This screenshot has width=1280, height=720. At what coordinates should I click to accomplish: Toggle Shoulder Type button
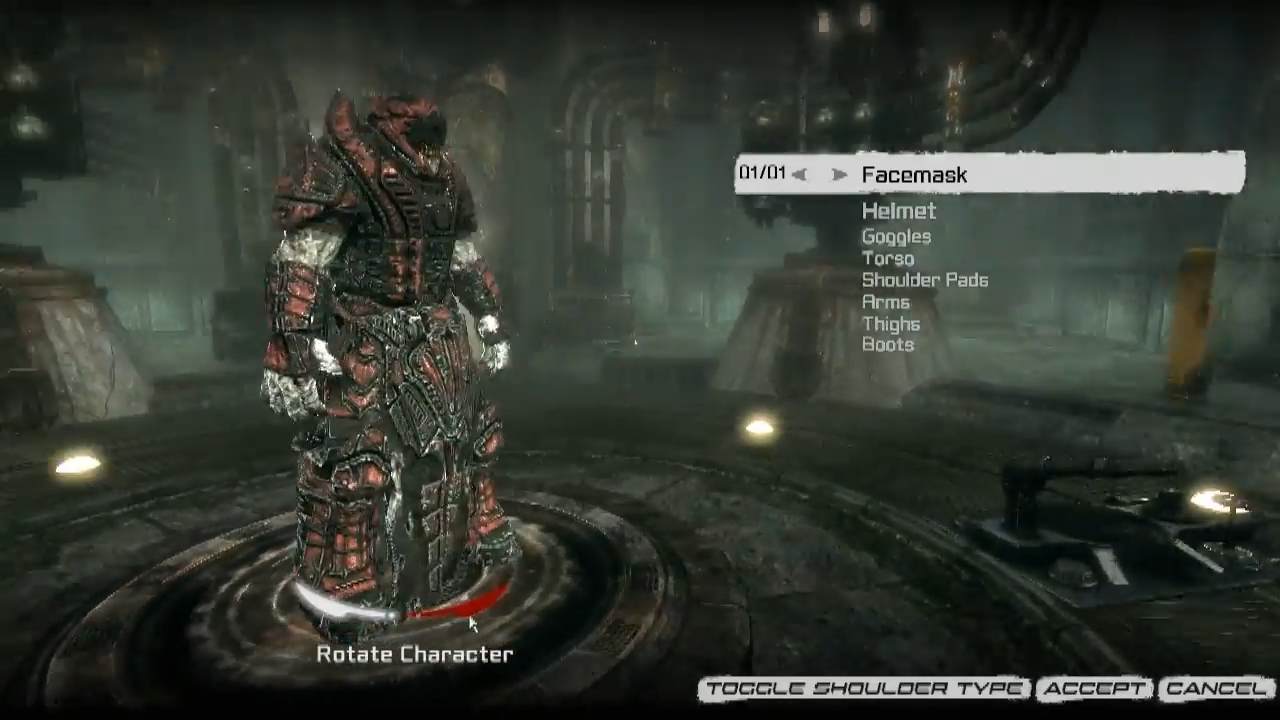point(864,689)
